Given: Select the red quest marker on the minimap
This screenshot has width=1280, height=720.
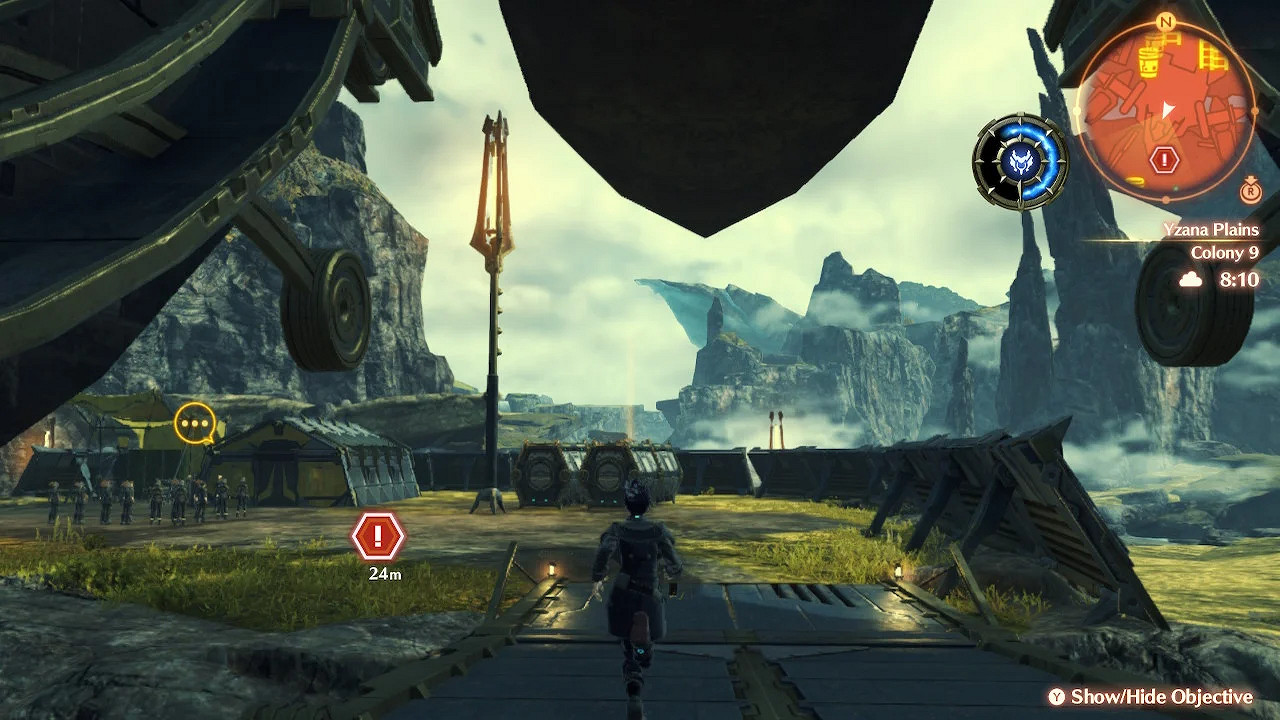Looking at the screenshot, I should coord(1164,159).
